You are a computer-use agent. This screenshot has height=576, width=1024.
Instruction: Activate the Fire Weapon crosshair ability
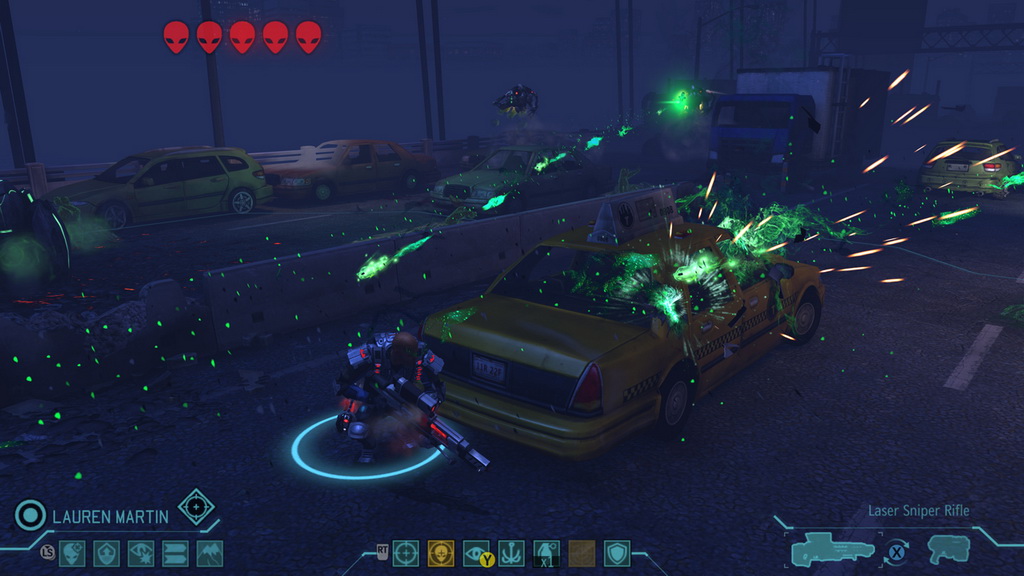click(x=405, y=553)
